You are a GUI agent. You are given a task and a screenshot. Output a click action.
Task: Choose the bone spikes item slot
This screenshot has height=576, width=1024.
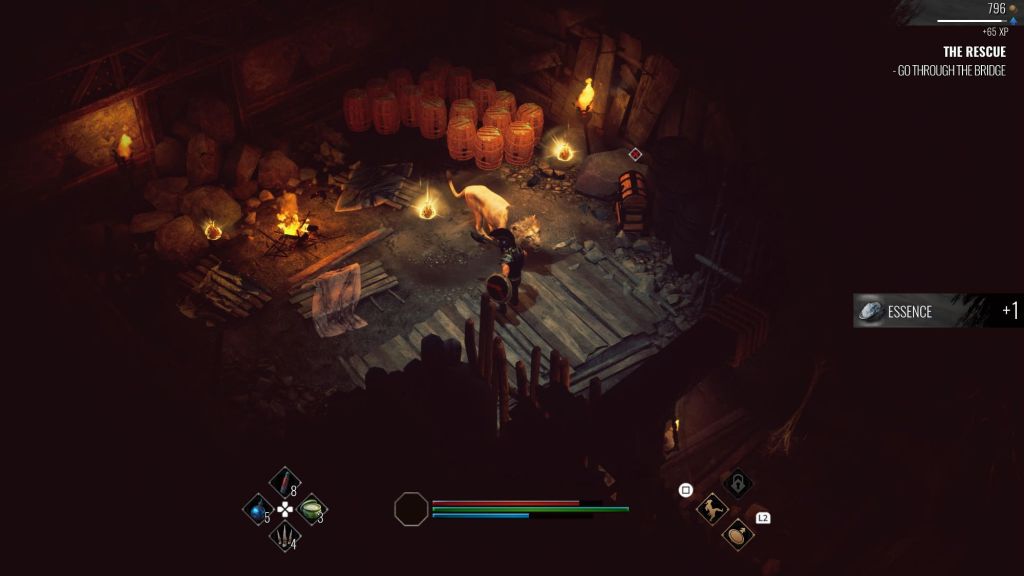(285, 537)
